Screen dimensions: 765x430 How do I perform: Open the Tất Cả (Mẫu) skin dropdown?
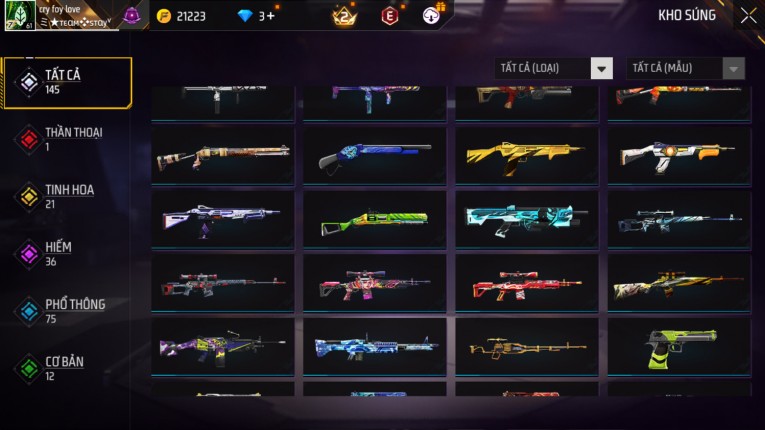click(x=686, y=68)
